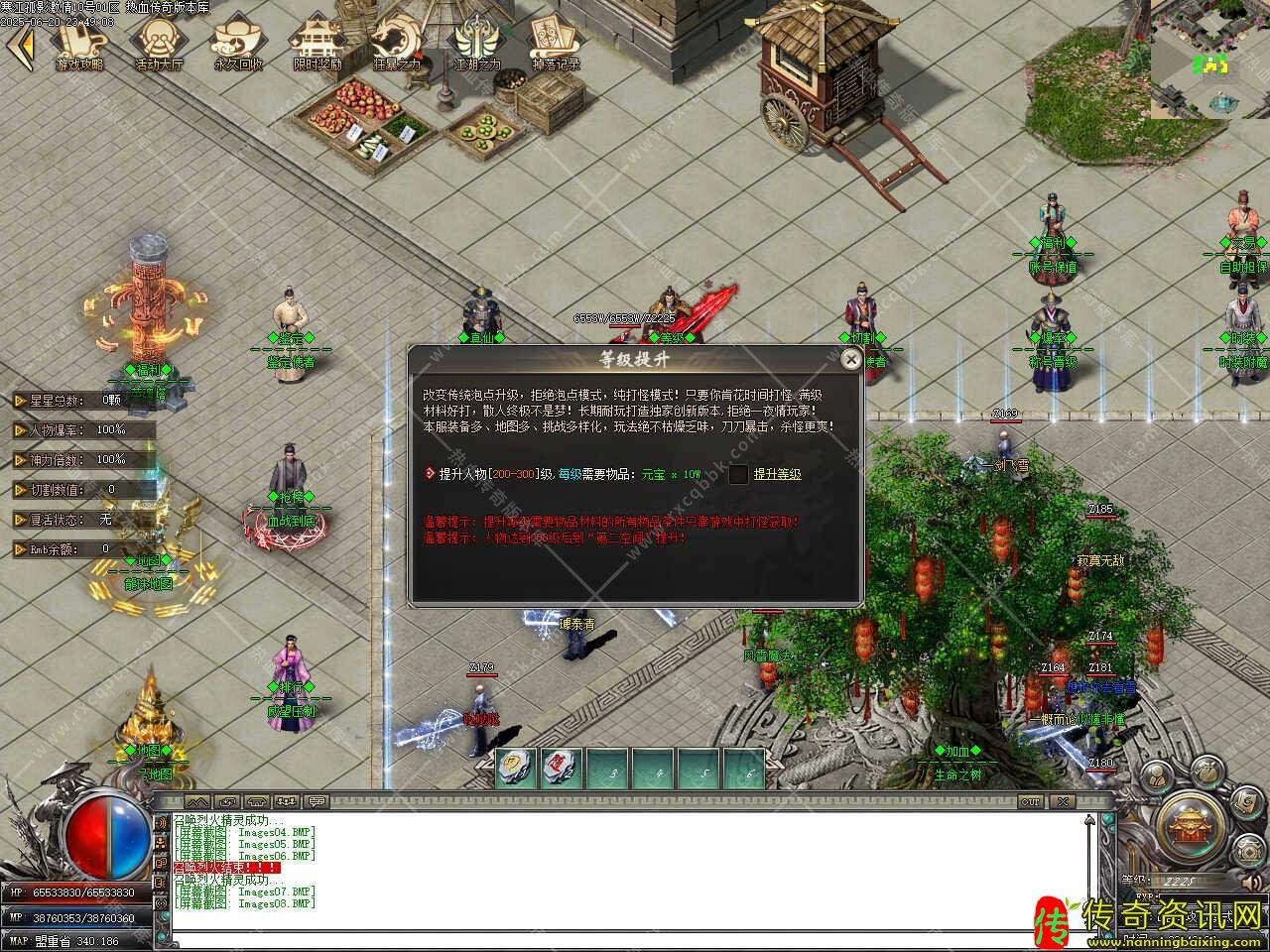Close the chat panel with X
Viewport: 1270px width, 952px height.
click(1063, 801)
